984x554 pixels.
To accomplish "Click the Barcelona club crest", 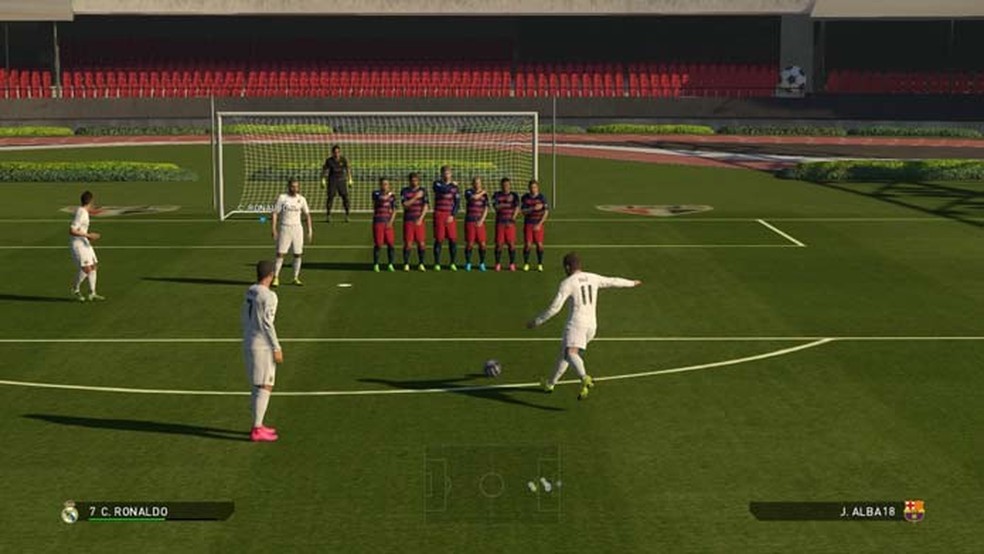I will pyautogui.click(x=914, y=511).
